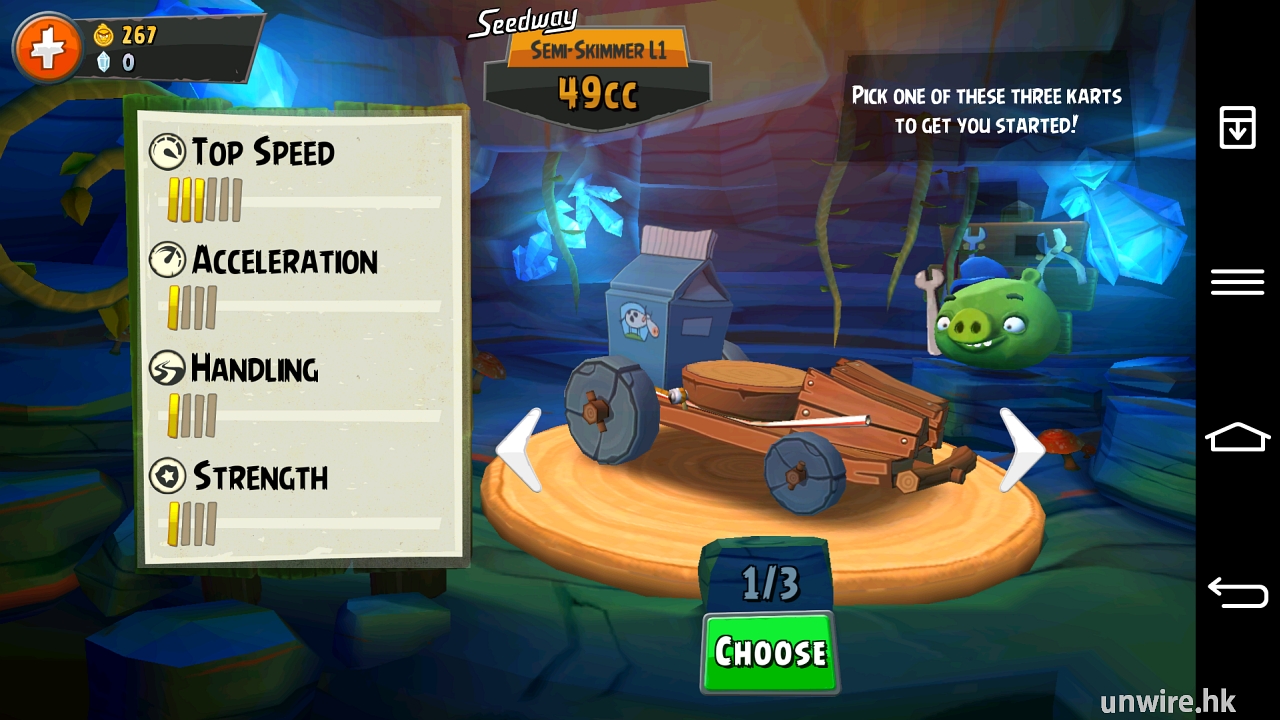Tap the Android home button
Viewport: 1280px width, 720px height.
click(x=1237, y=437)
